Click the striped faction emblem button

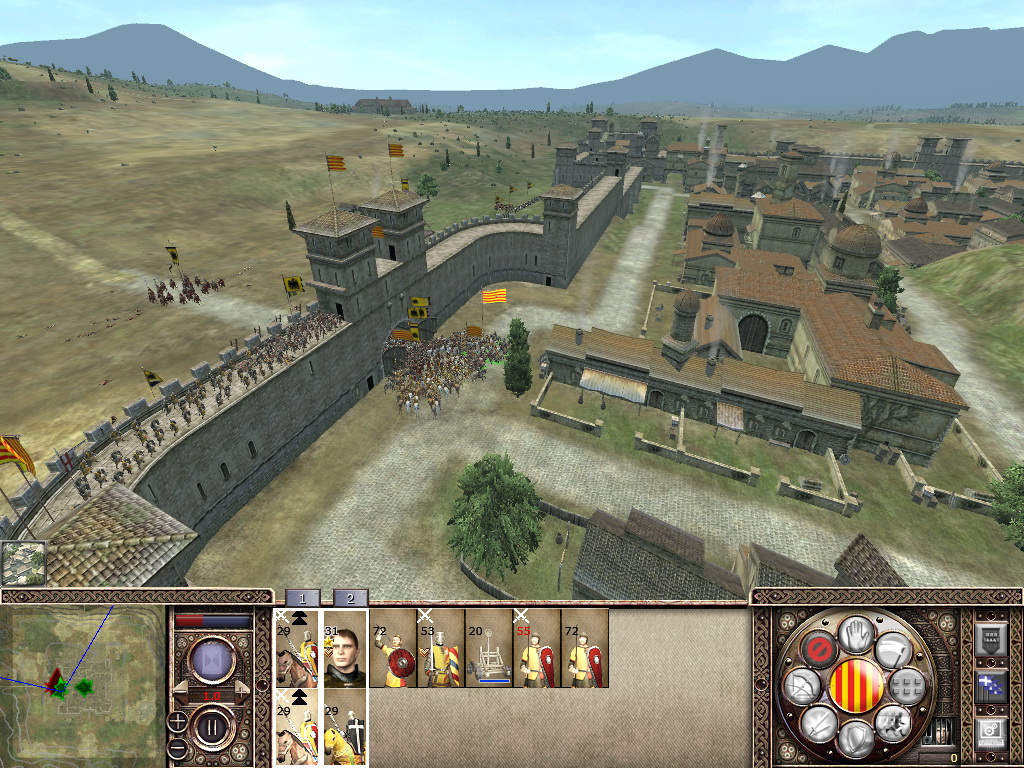coord(856,686)
